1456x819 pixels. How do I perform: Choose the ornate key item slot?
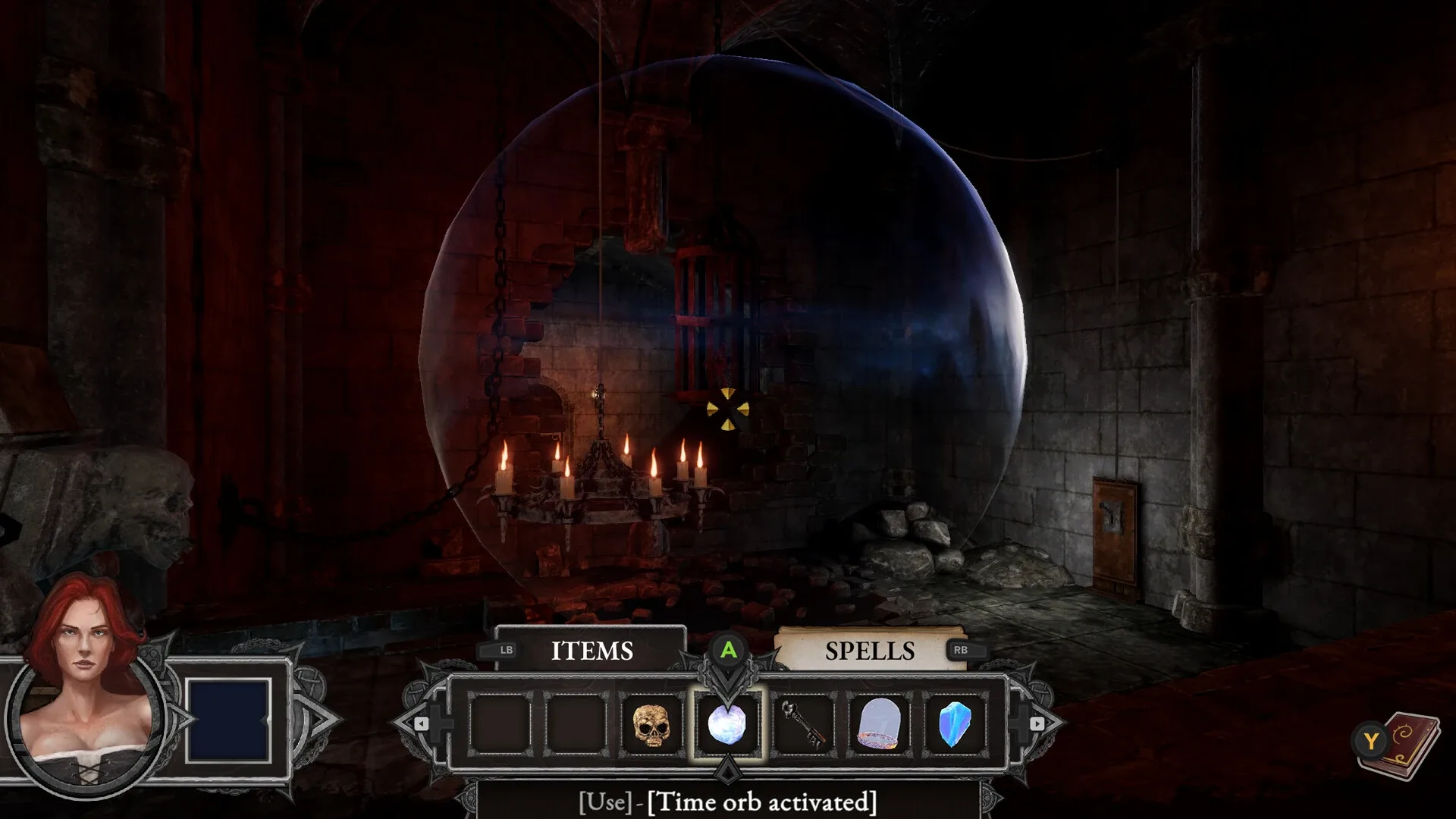[803, 724]
